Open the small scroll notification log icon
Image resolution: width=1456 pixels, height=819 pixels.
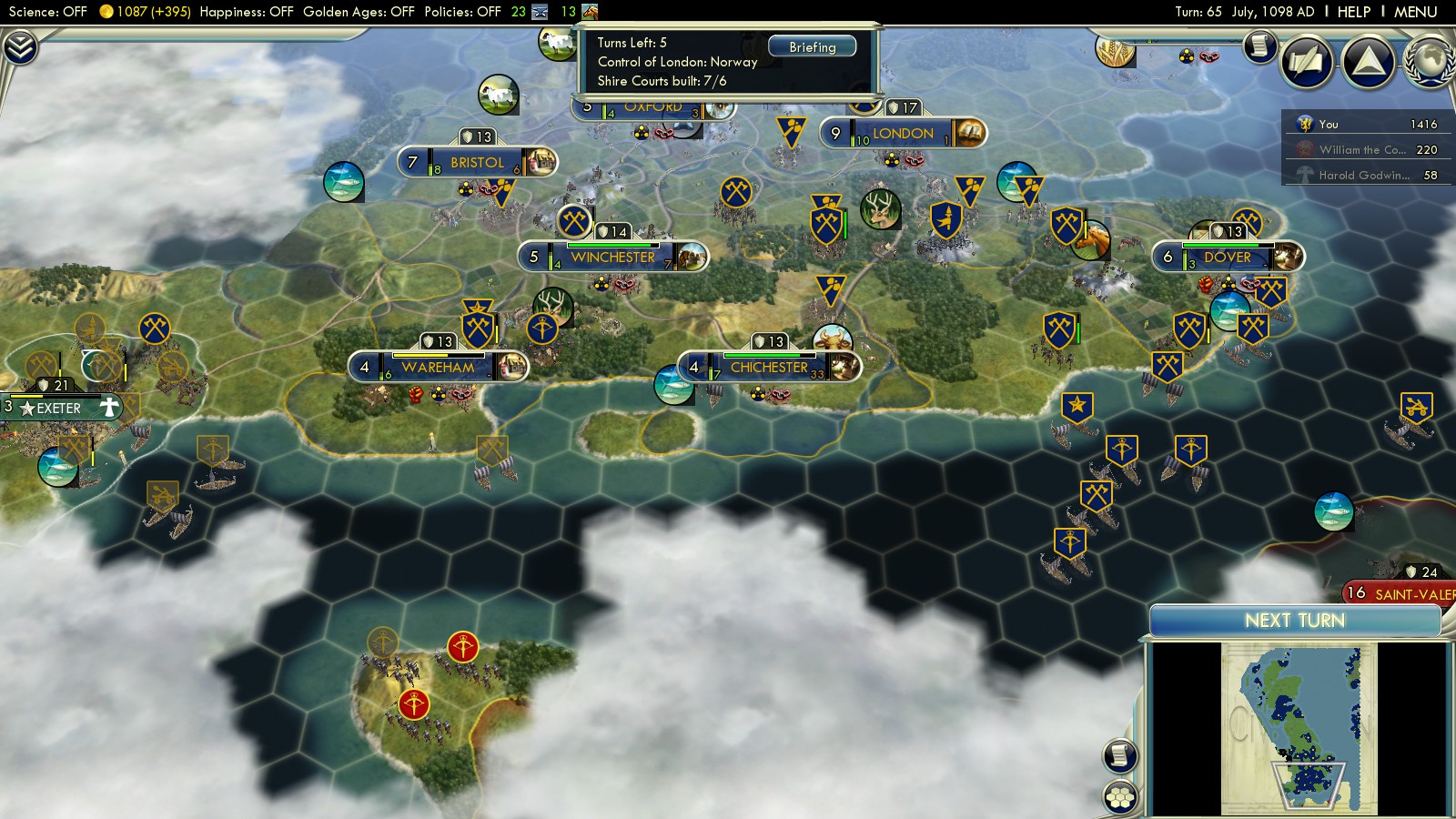click(1260, 45)
